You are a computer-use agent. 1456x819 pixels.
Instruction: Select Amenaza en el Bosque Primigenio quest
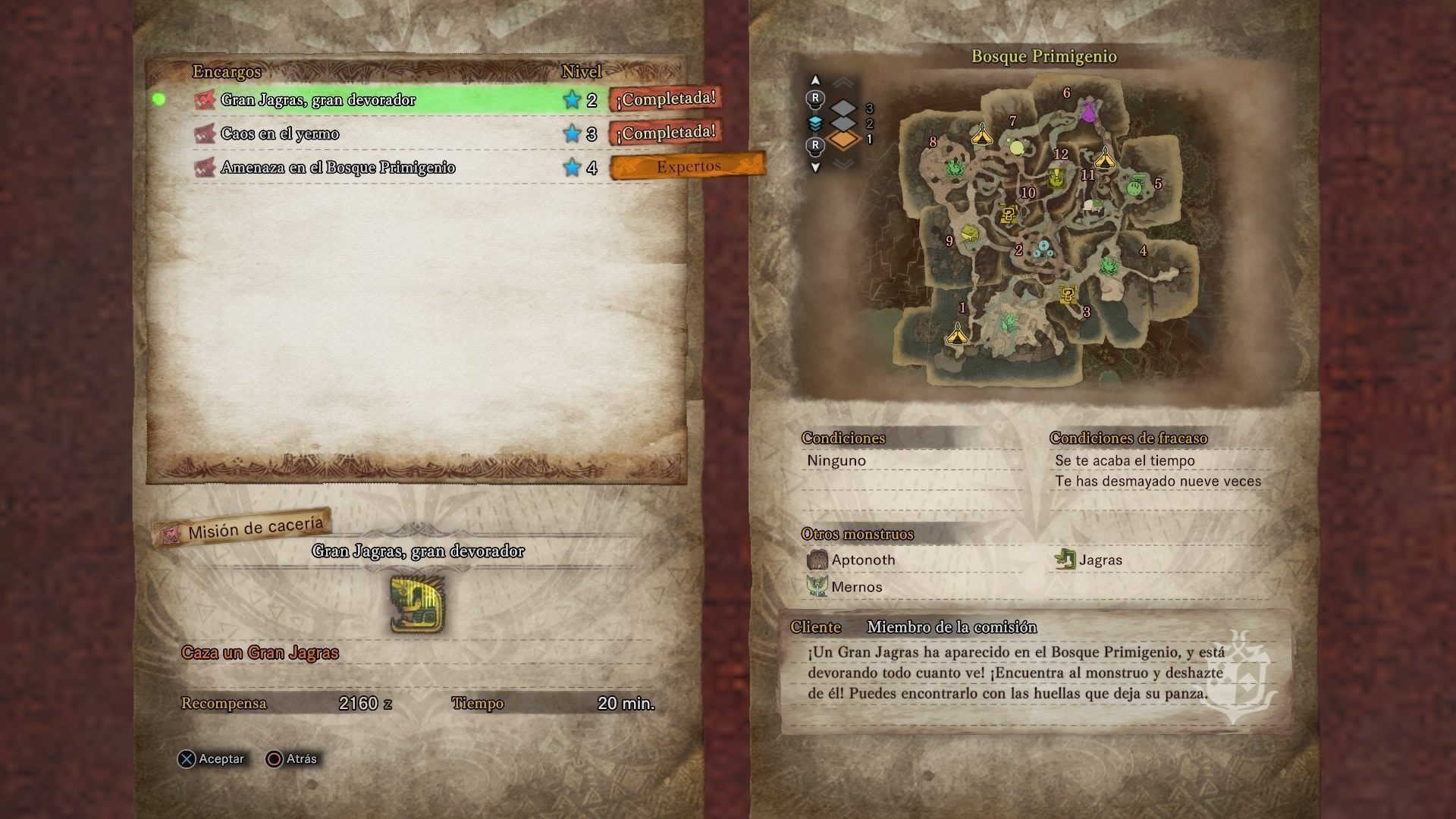(337, 168)
